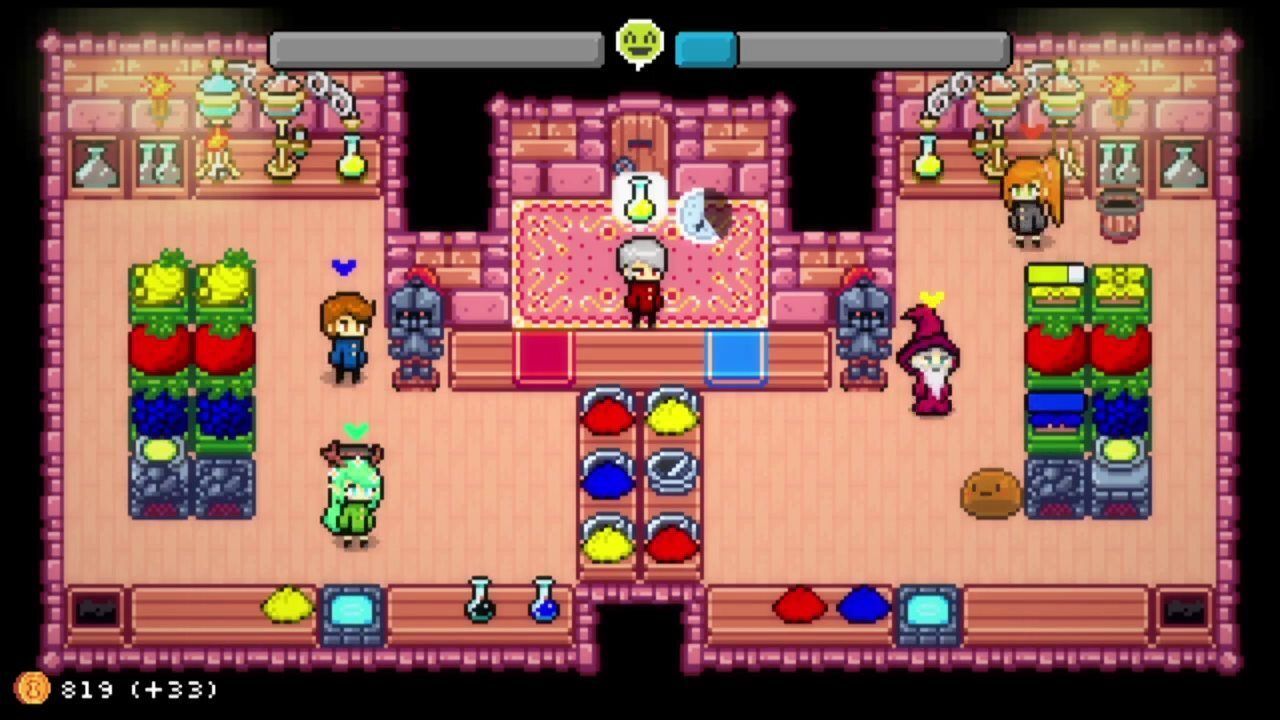Click the red powder ingredient bin

tap(608, 414)
